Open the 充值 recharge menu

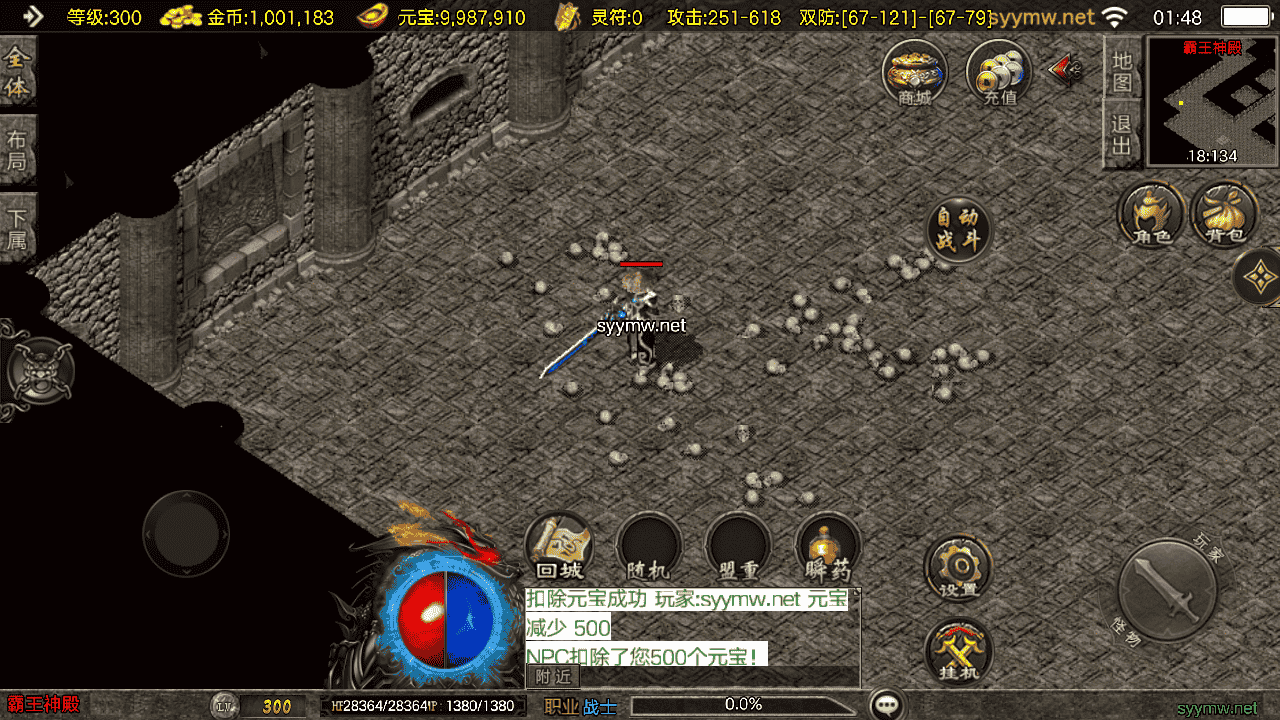(x=999, y=75)
